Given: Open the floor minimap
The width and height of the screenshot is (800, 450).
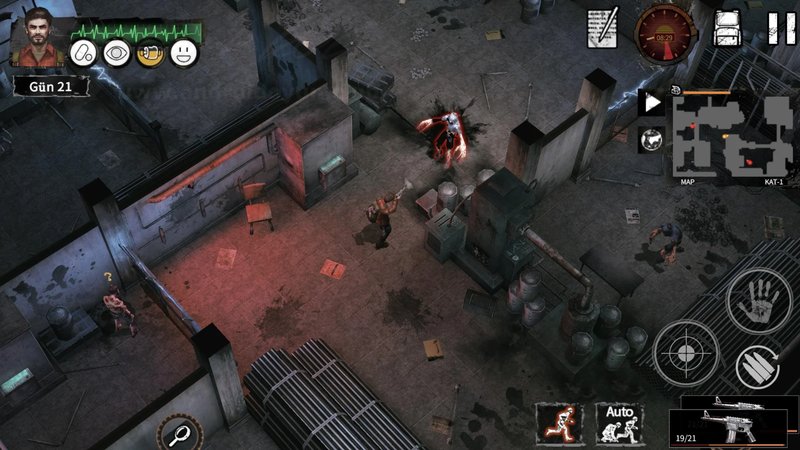Looking at the screenshot, I should pos(730,135).
